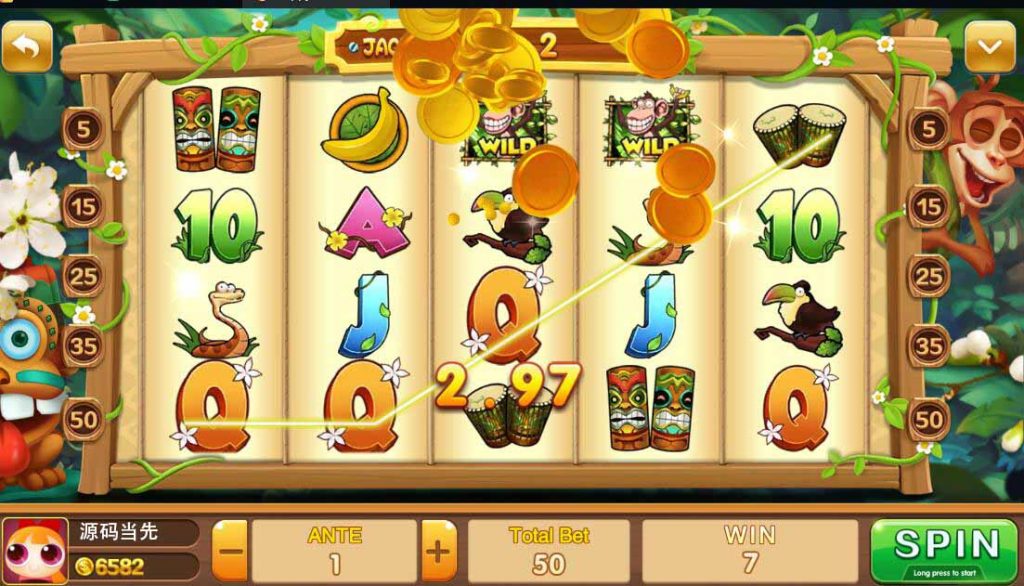Spin the slot reels
The image size is (1024, 586).
click(x=946, y=550)
